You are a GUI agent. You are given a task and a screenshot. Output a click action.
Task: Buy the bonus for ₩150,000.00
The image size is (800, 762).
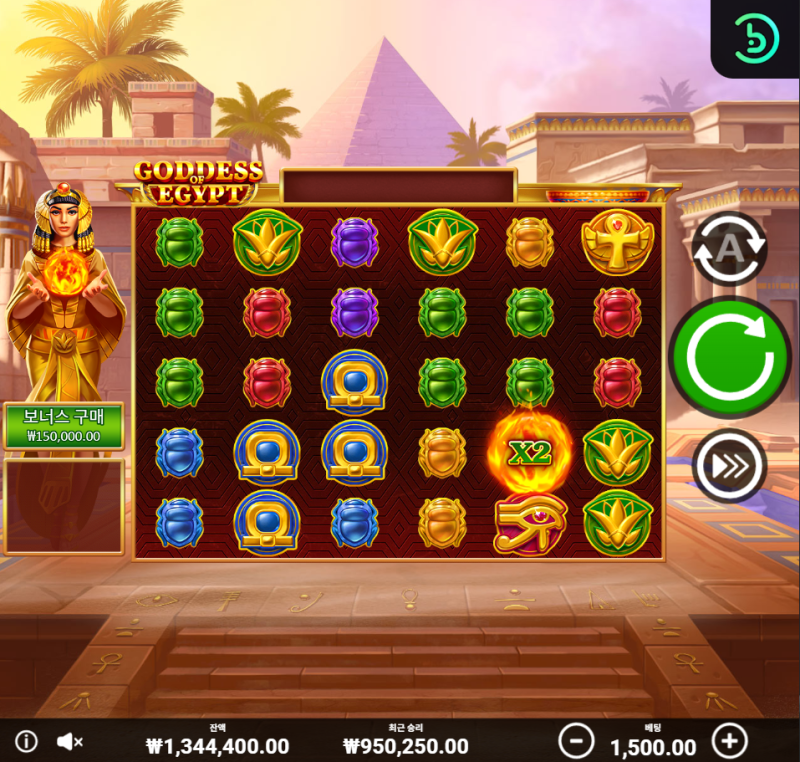[63, 426]
